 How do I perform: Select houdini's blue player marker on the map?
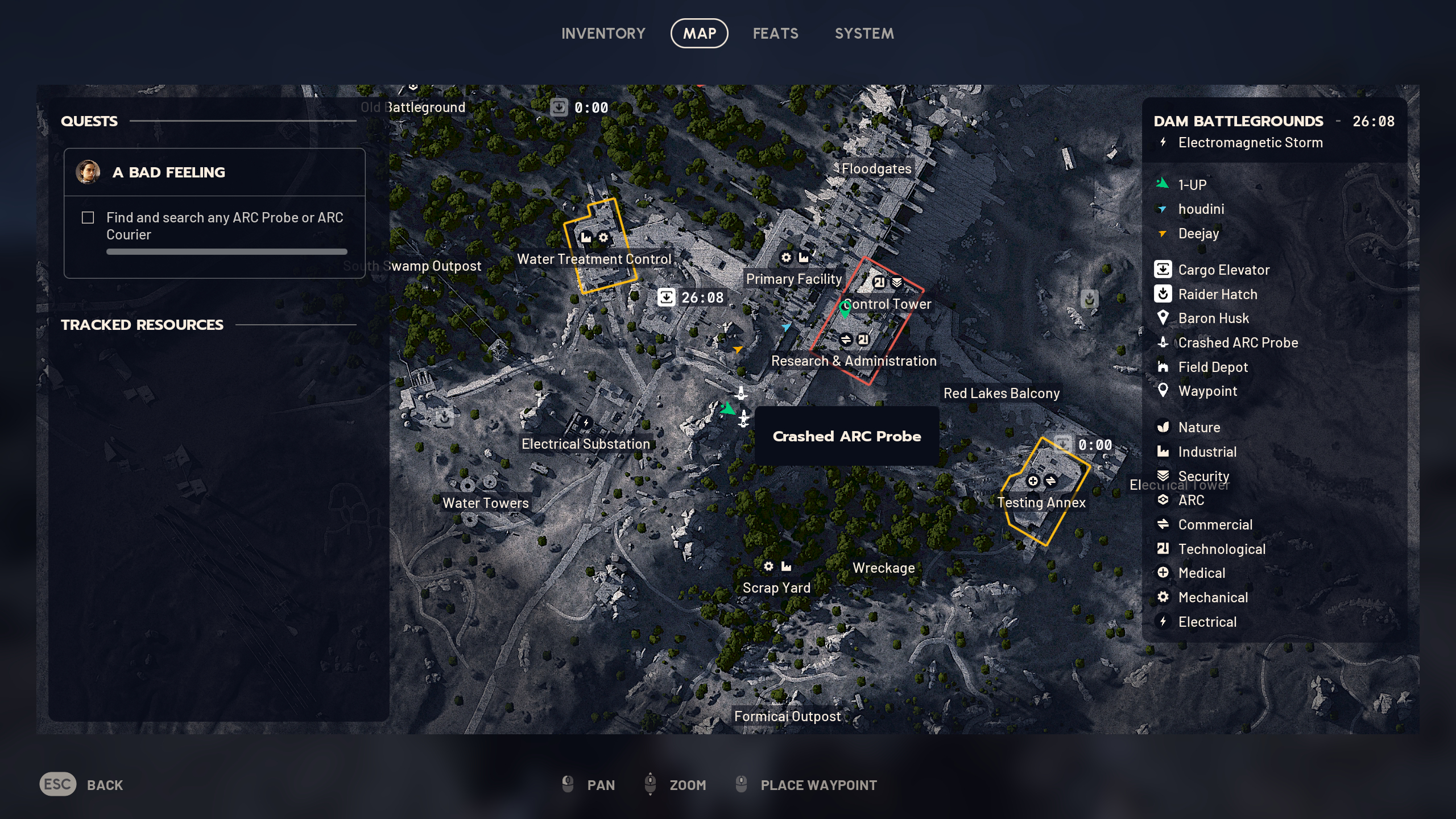pyautogui.click(x=787, y=326)
